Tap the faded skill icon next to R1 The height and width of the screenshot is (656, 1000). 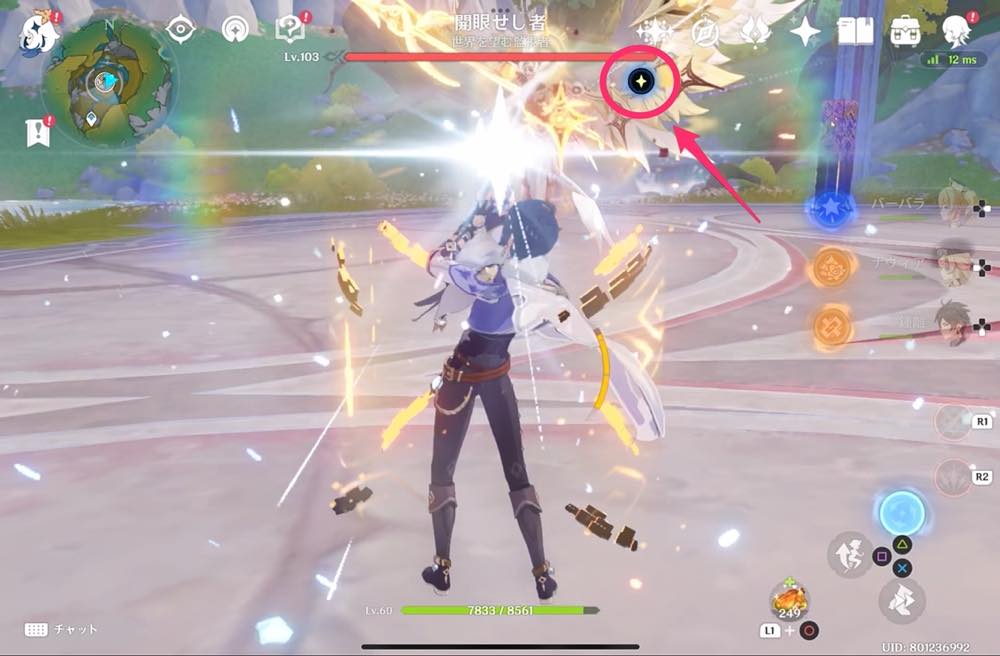(951, 423)
